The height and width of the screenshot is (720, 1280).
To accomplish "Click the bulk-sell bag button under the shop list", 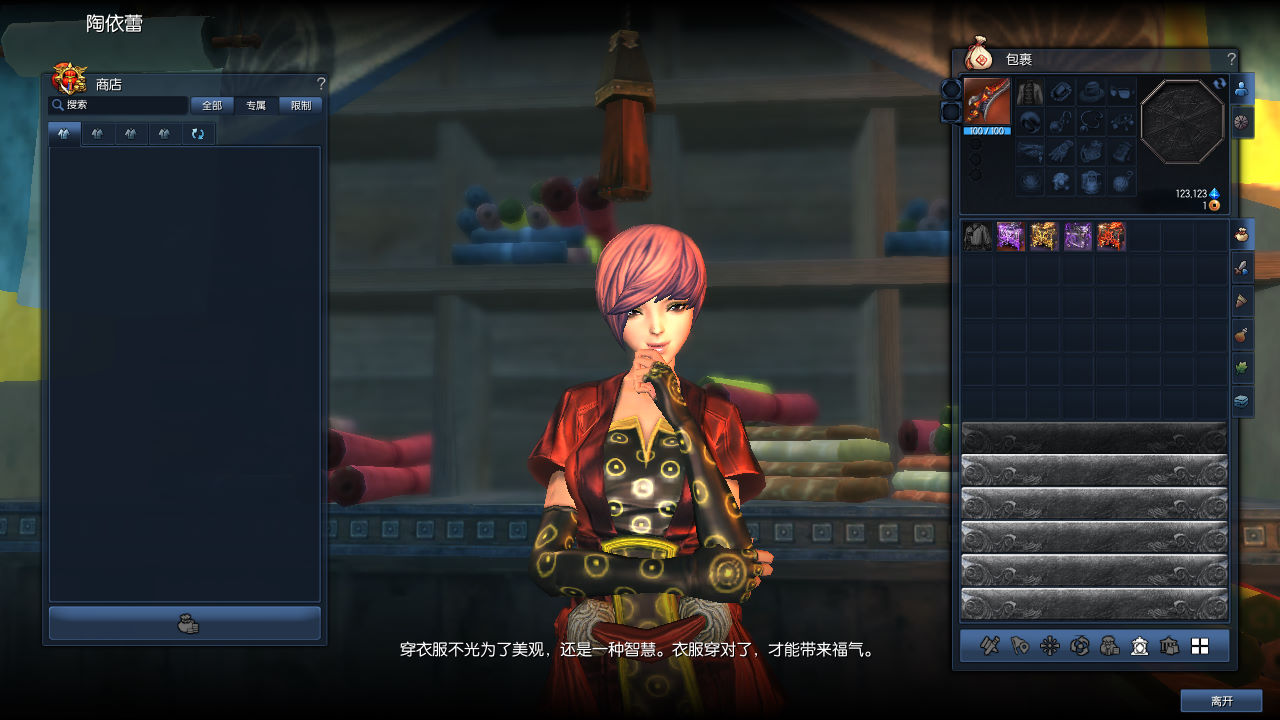I will click(x=186, y=623).
